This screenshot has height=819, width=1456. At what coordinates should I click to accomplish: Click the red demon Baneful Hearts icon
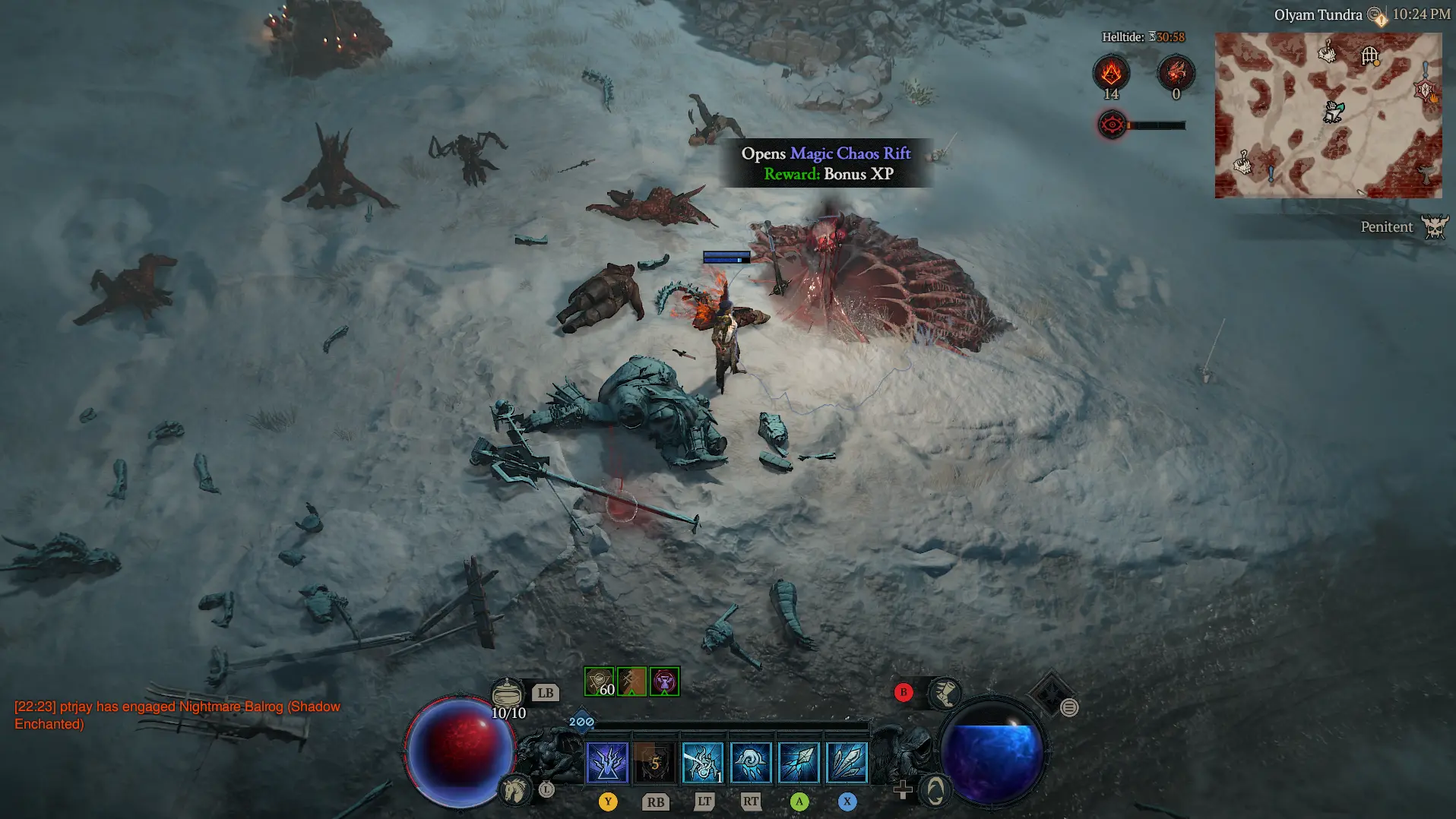coord(1176,73)
